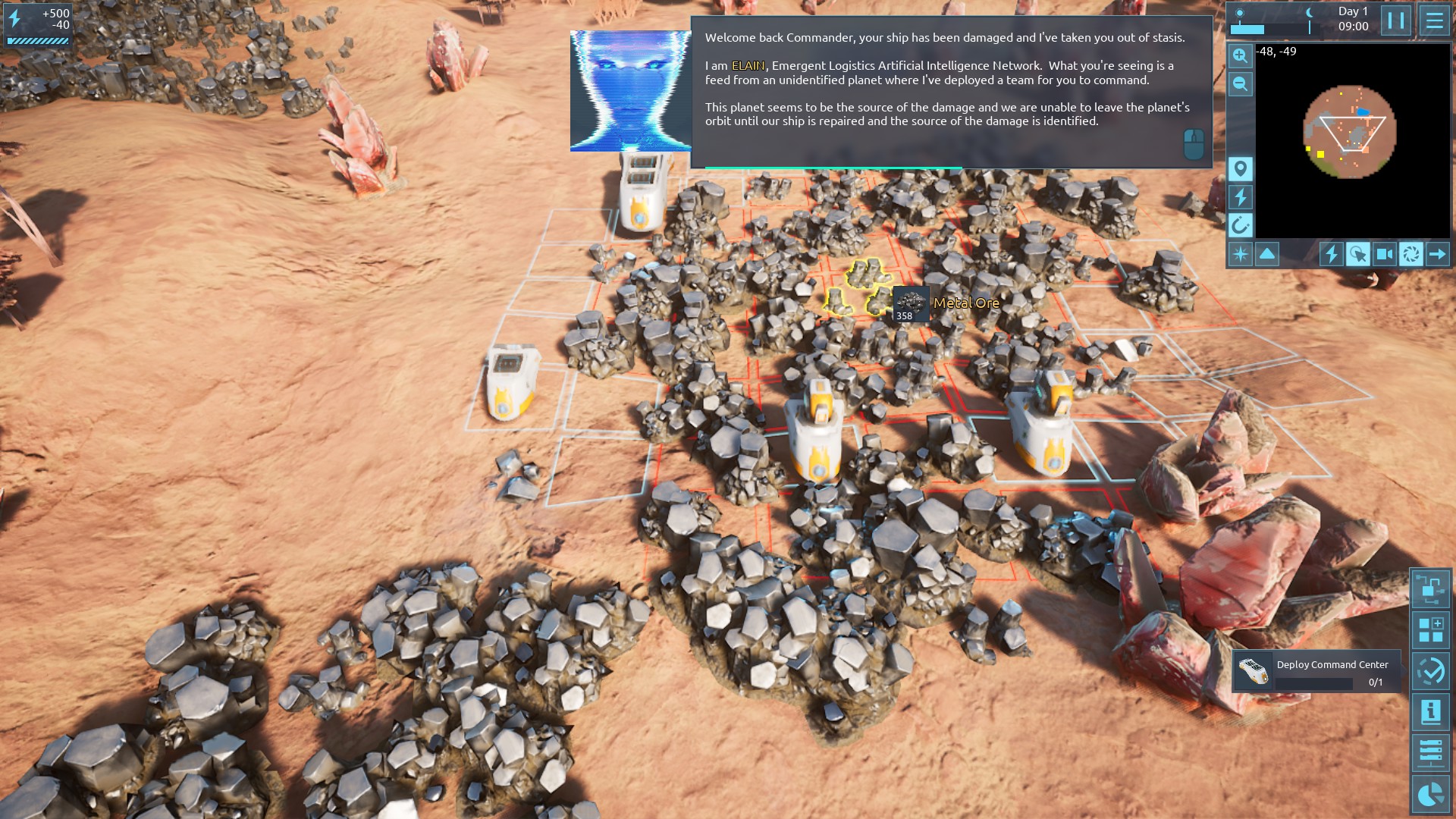Open the network diagram panel
Screen dimensions: 1456x819
click(1430, 588)
